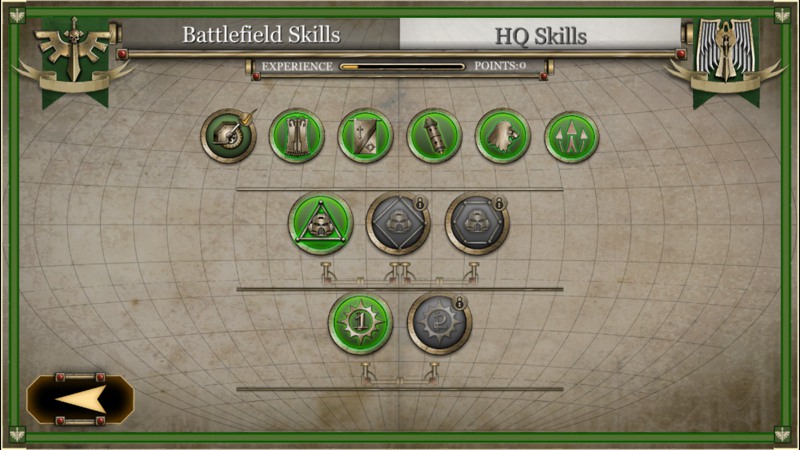Choose the three upward arrows skill
Image resolution: width=800 pixels, height=450 pixels.
(x=571, y=136)
